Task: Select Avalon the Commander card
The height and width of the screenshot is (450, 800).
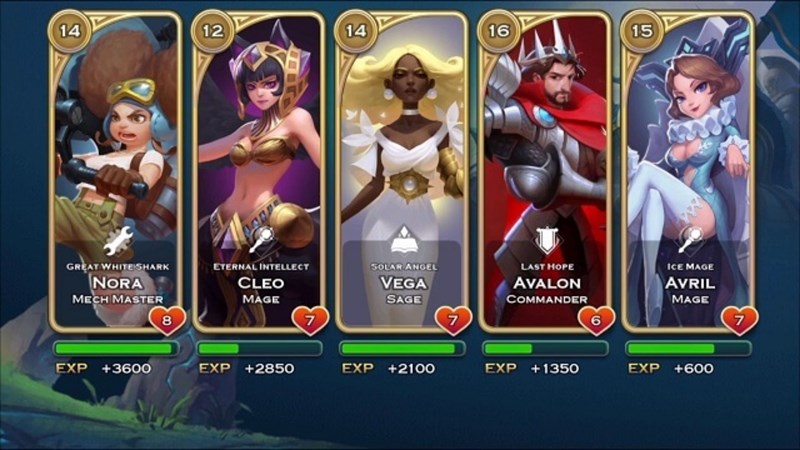Action: click(545, 170)
